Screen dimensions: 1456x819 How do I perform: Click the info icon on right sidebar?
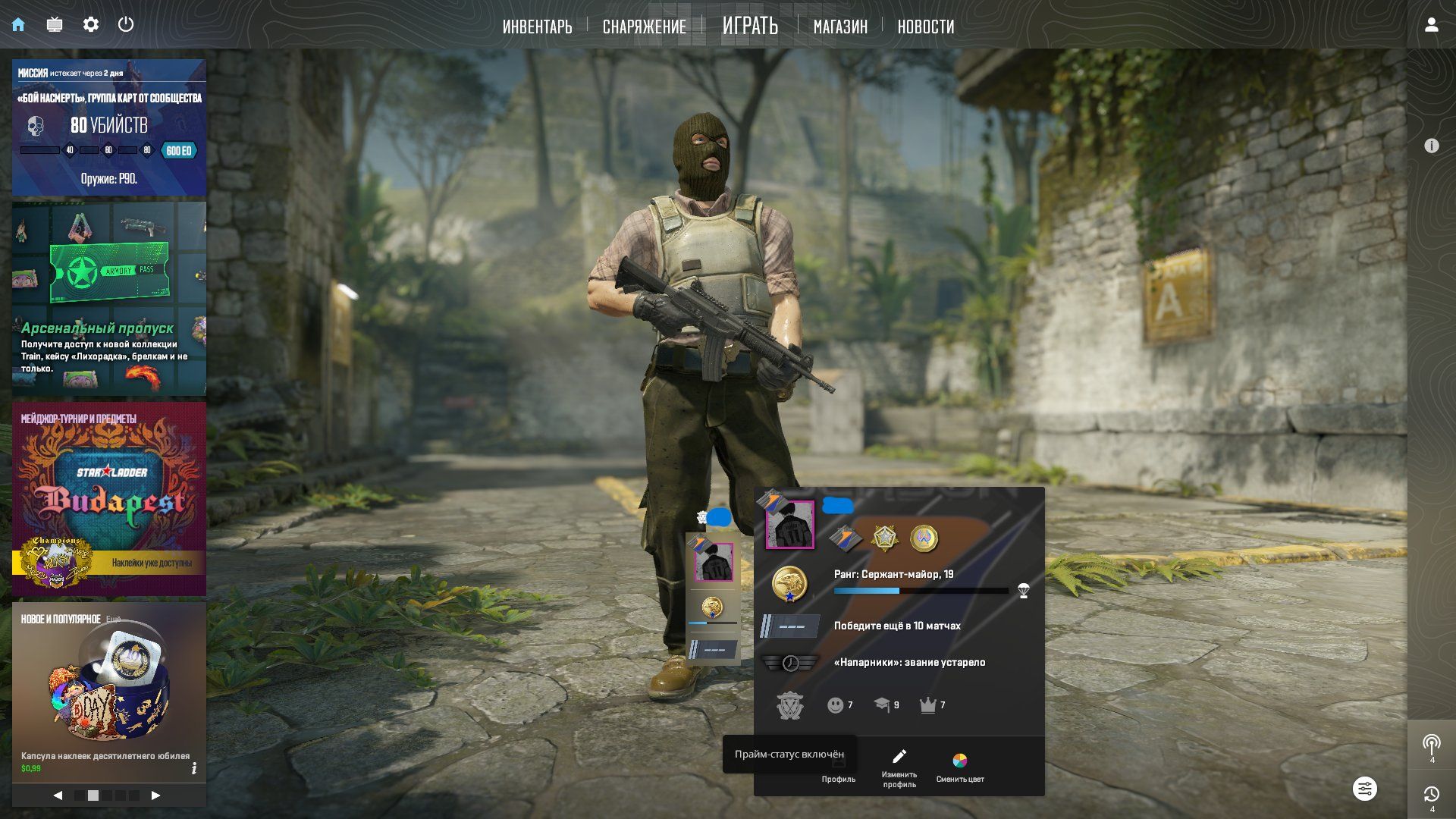coord(1431,146)
